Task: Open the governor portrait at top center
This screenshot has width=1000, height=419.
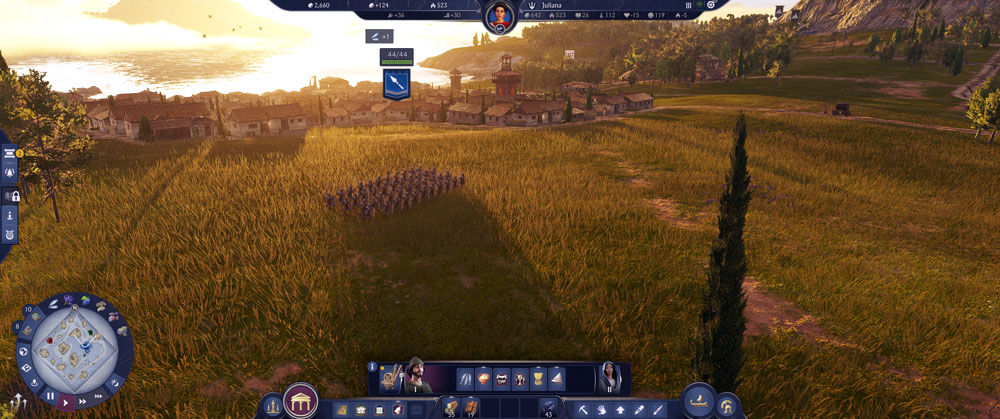Action: pyautogui.click(x=498, y=16)
